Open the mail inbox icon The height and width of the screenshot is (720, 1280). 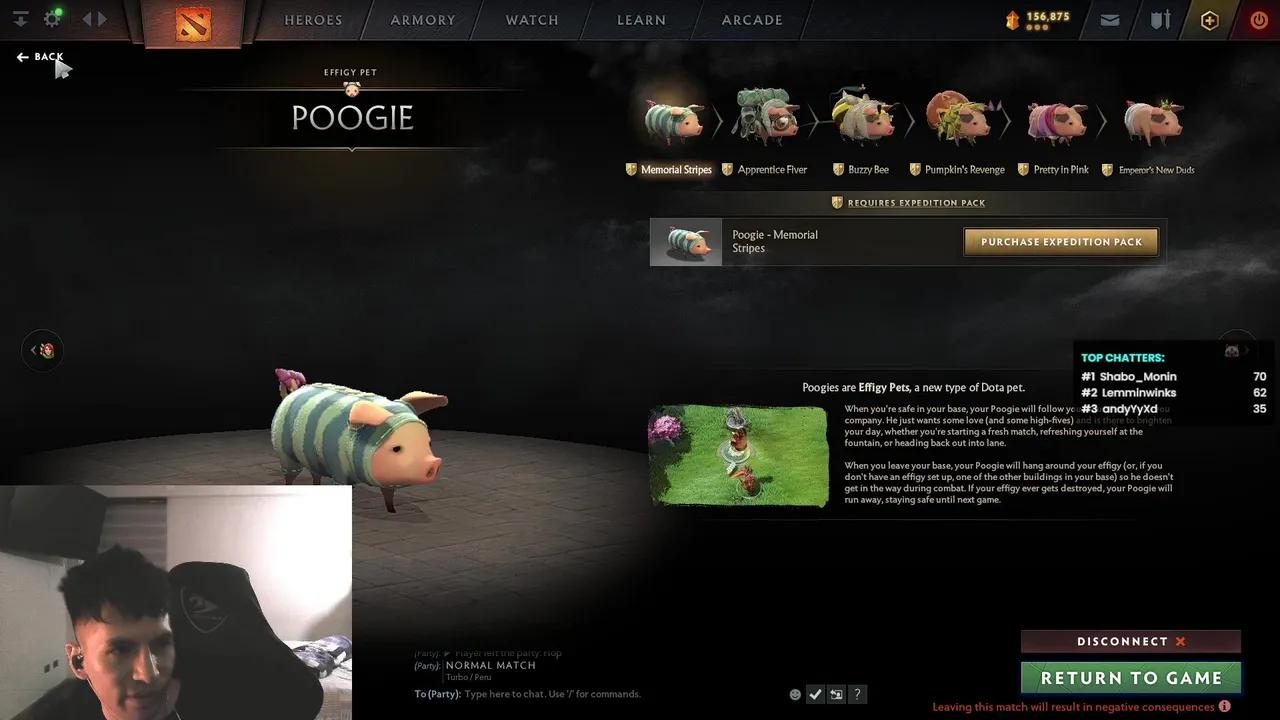pos(1109,19)
